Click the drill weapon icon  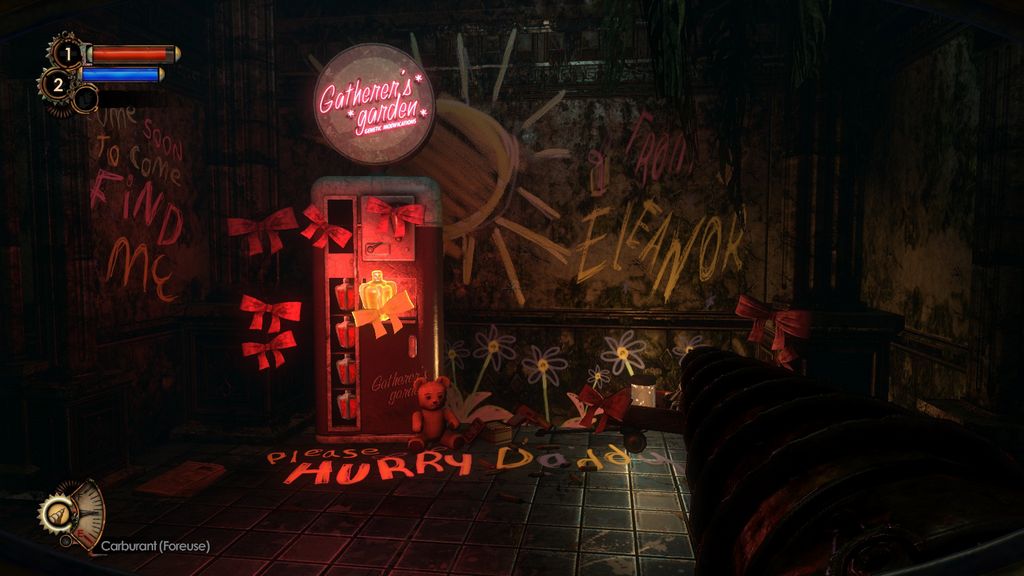tap(57, 513)
